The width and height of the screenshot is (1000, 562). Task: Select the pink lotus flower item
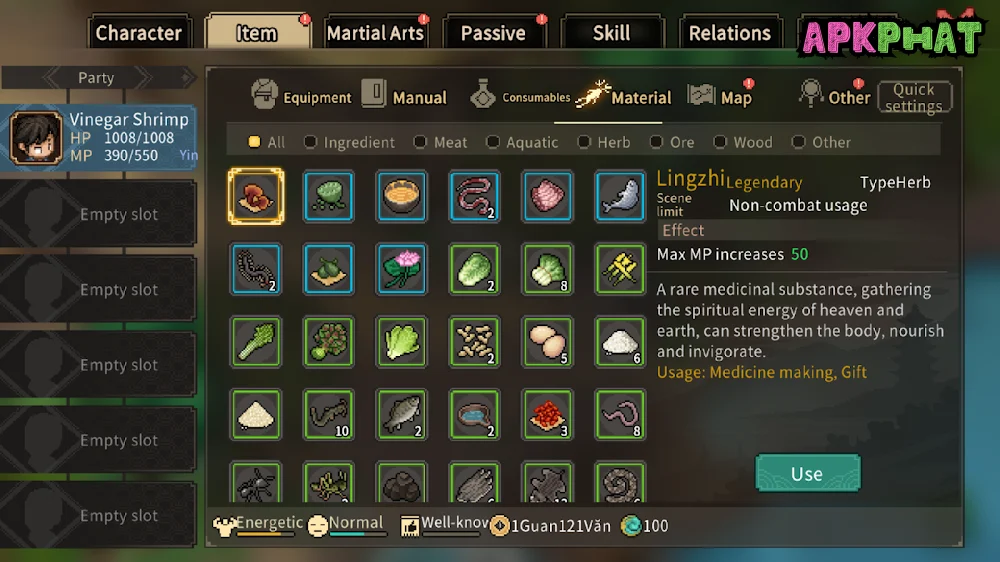click(x=402, y=268)
